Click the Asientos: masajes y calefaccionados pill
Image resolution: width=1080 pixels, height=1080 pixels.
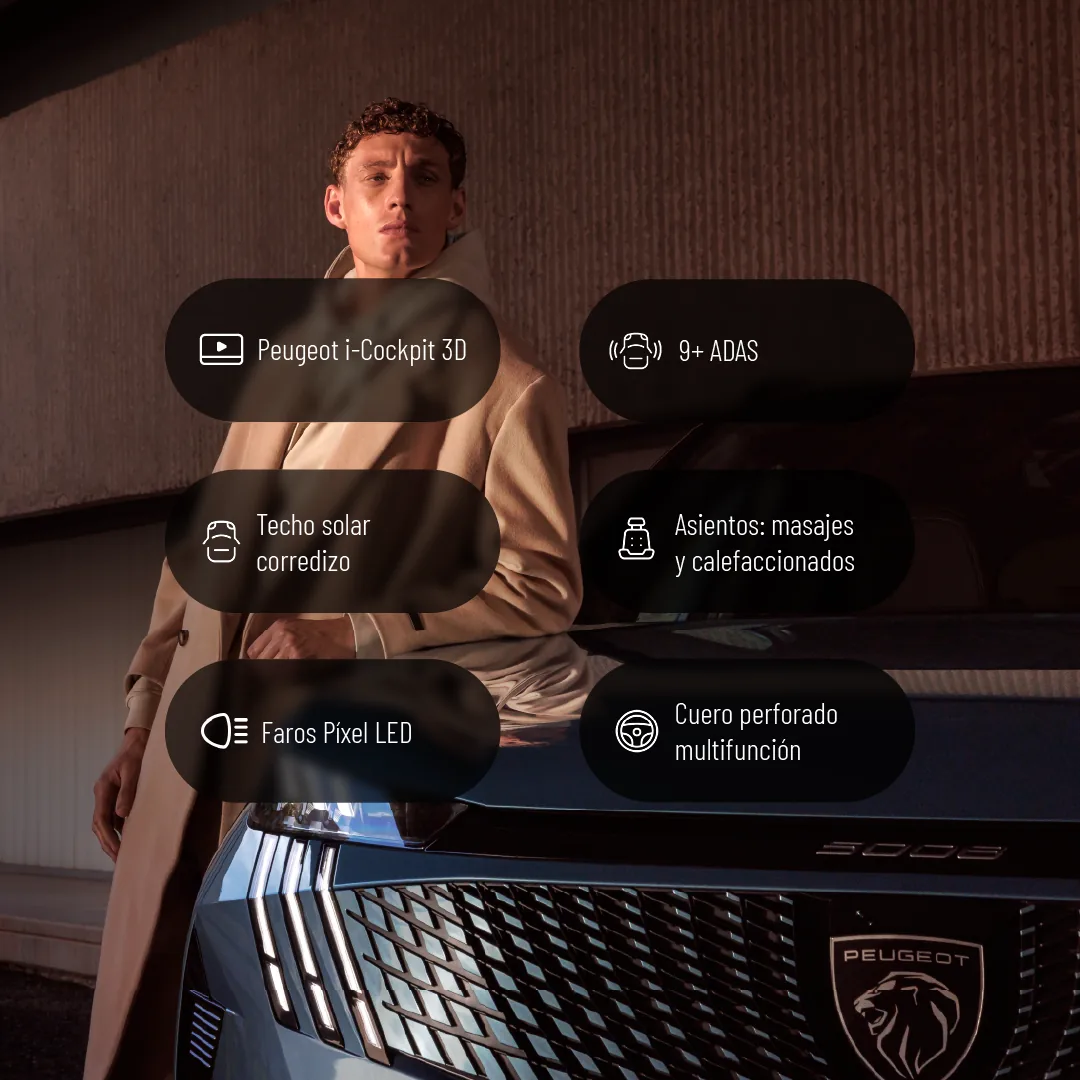pyautogui.click(x=746, y=542)
